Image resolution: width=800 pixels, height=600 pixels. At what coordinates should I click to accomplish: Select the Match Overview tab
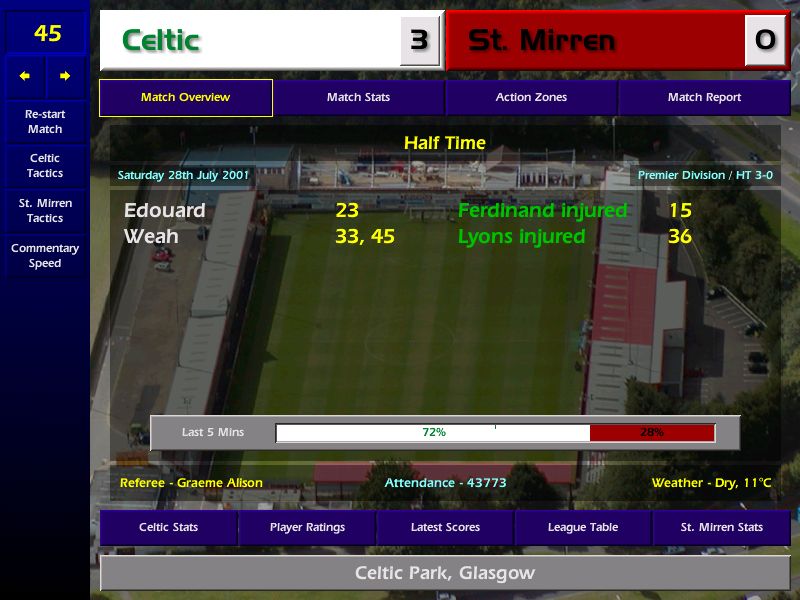click(185, 98)
